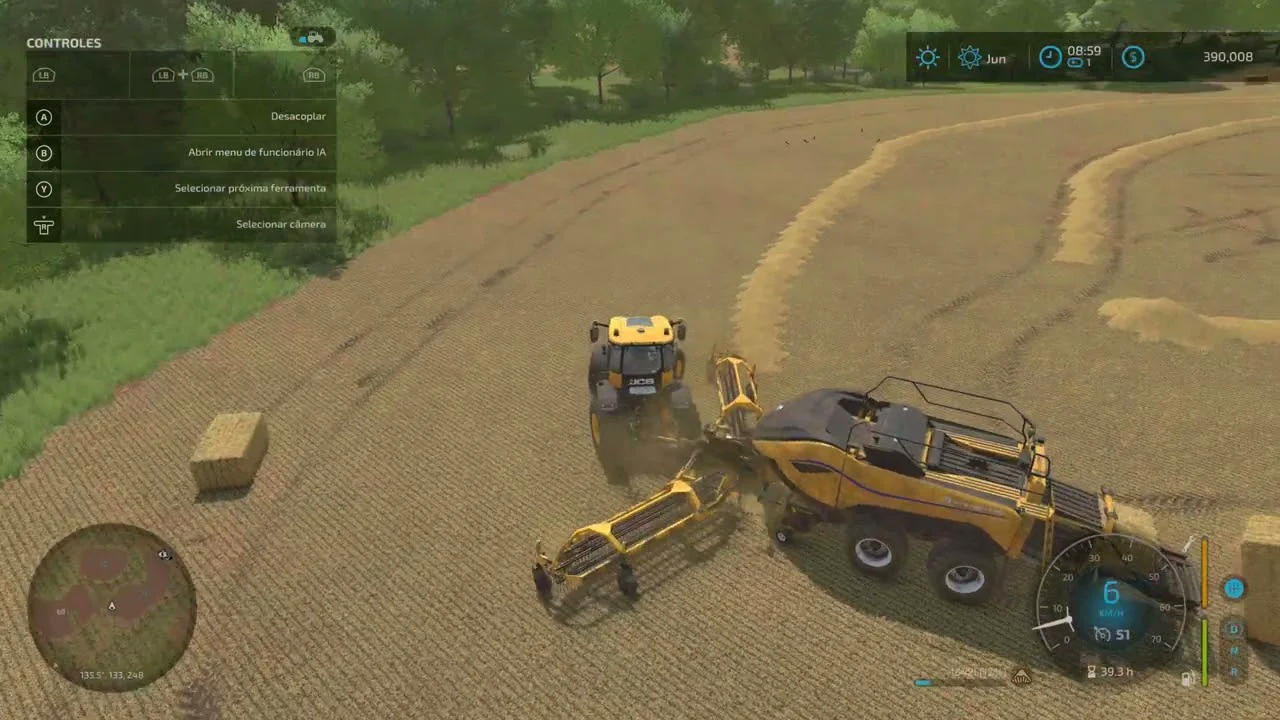
Task: Click the blue H circle icon
Action: (x=1234, y=588)
